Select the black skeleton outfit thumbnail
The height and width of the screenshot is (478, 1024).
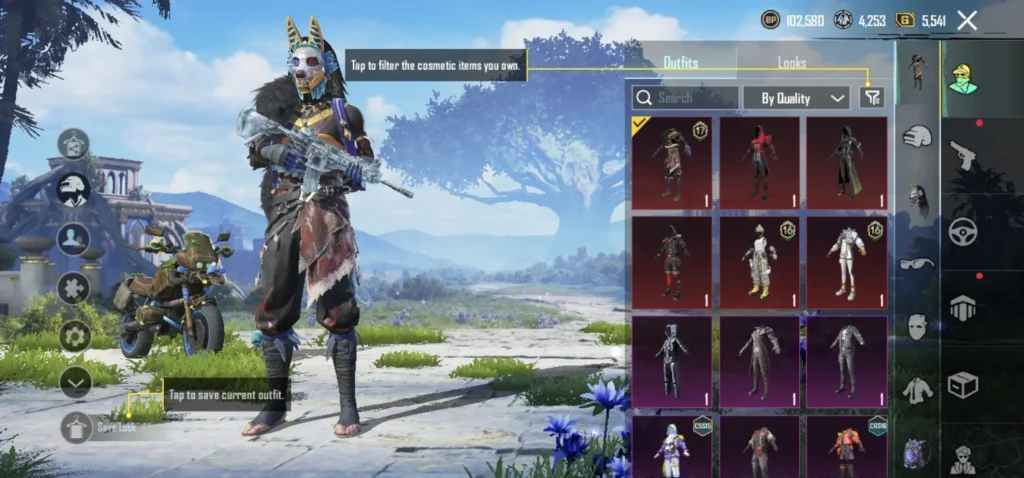[x=672, y=362]
